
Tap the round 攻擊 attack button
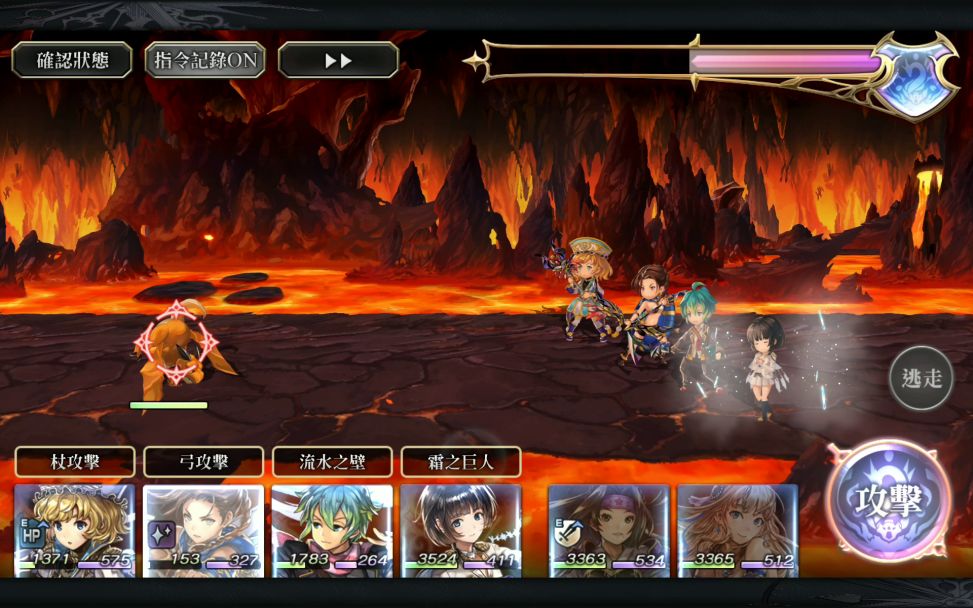888,501
